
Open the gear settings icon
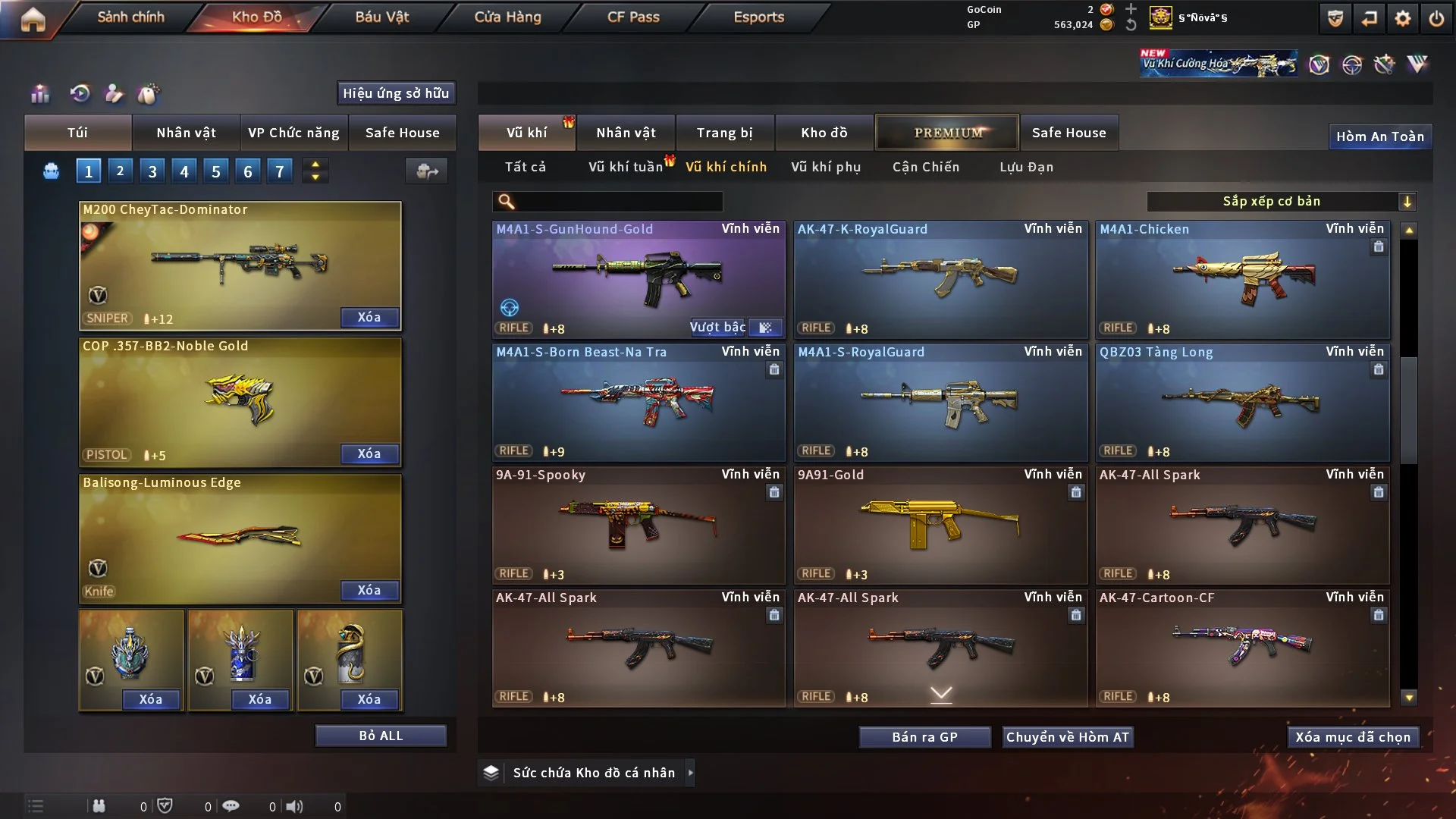coord(1403,18)
